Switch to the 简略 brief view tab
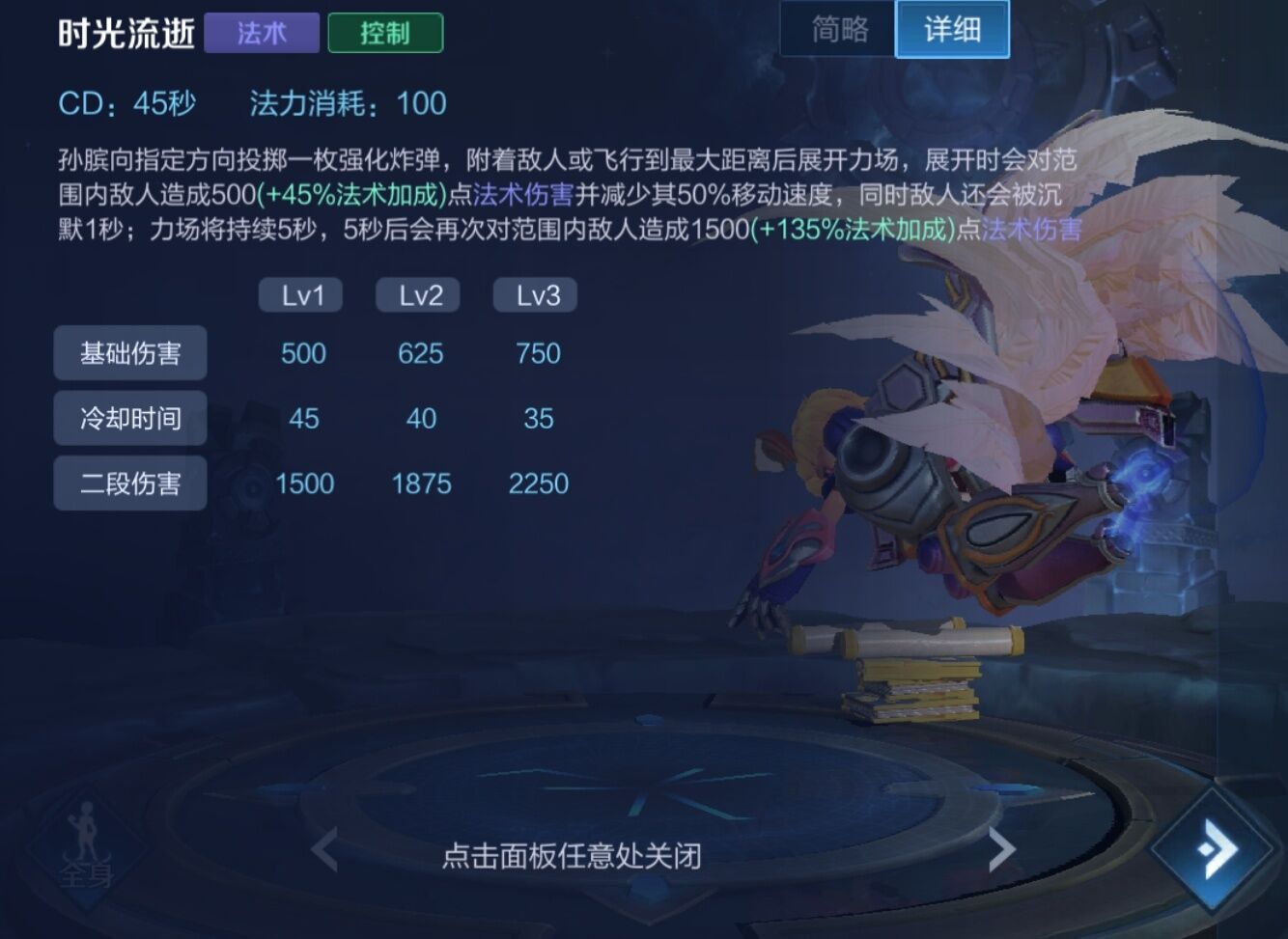The image size is (1288, 939). click(839, 30)
